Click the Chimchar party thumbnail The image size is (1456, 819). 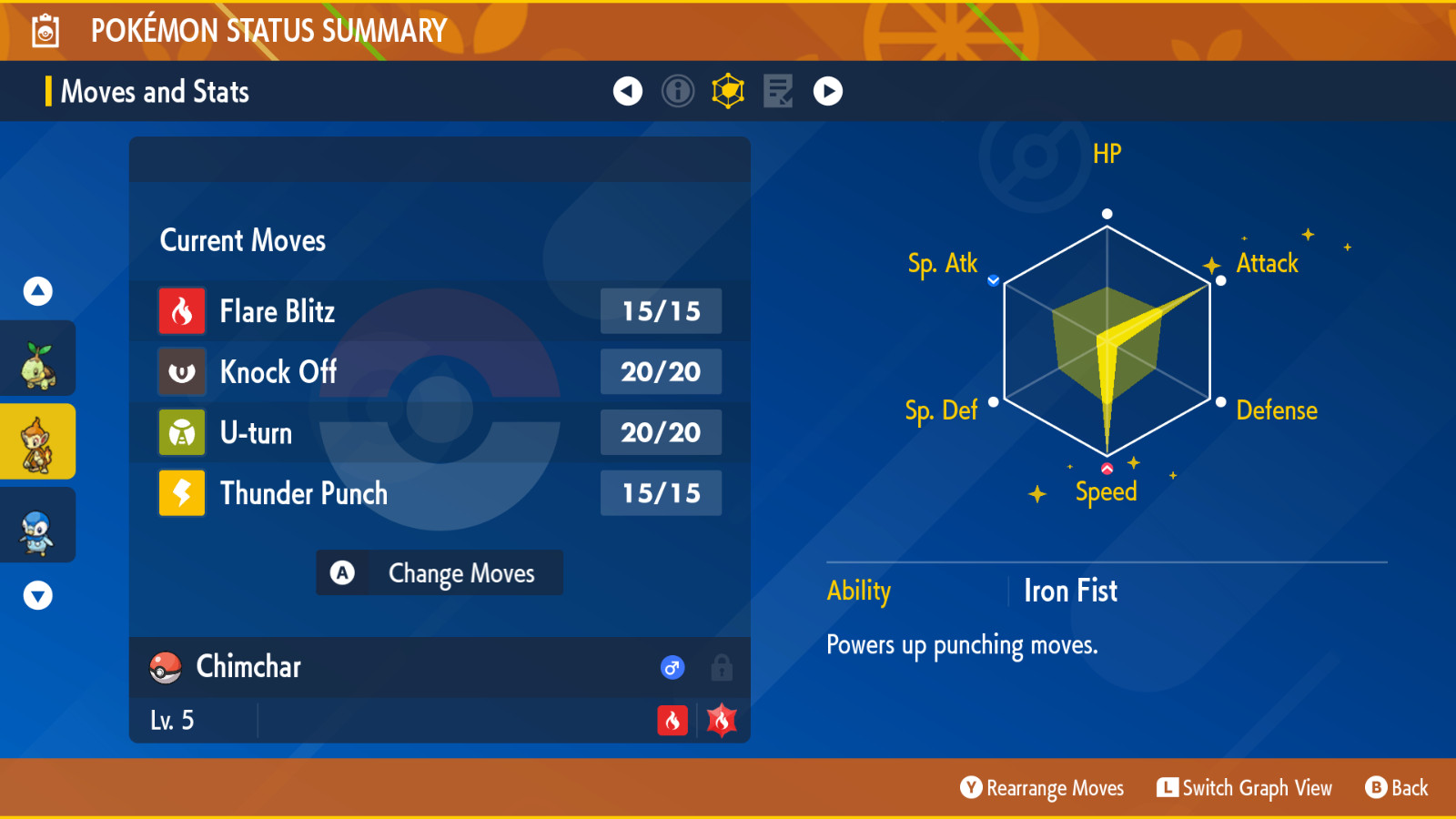[x=37, y=445]
